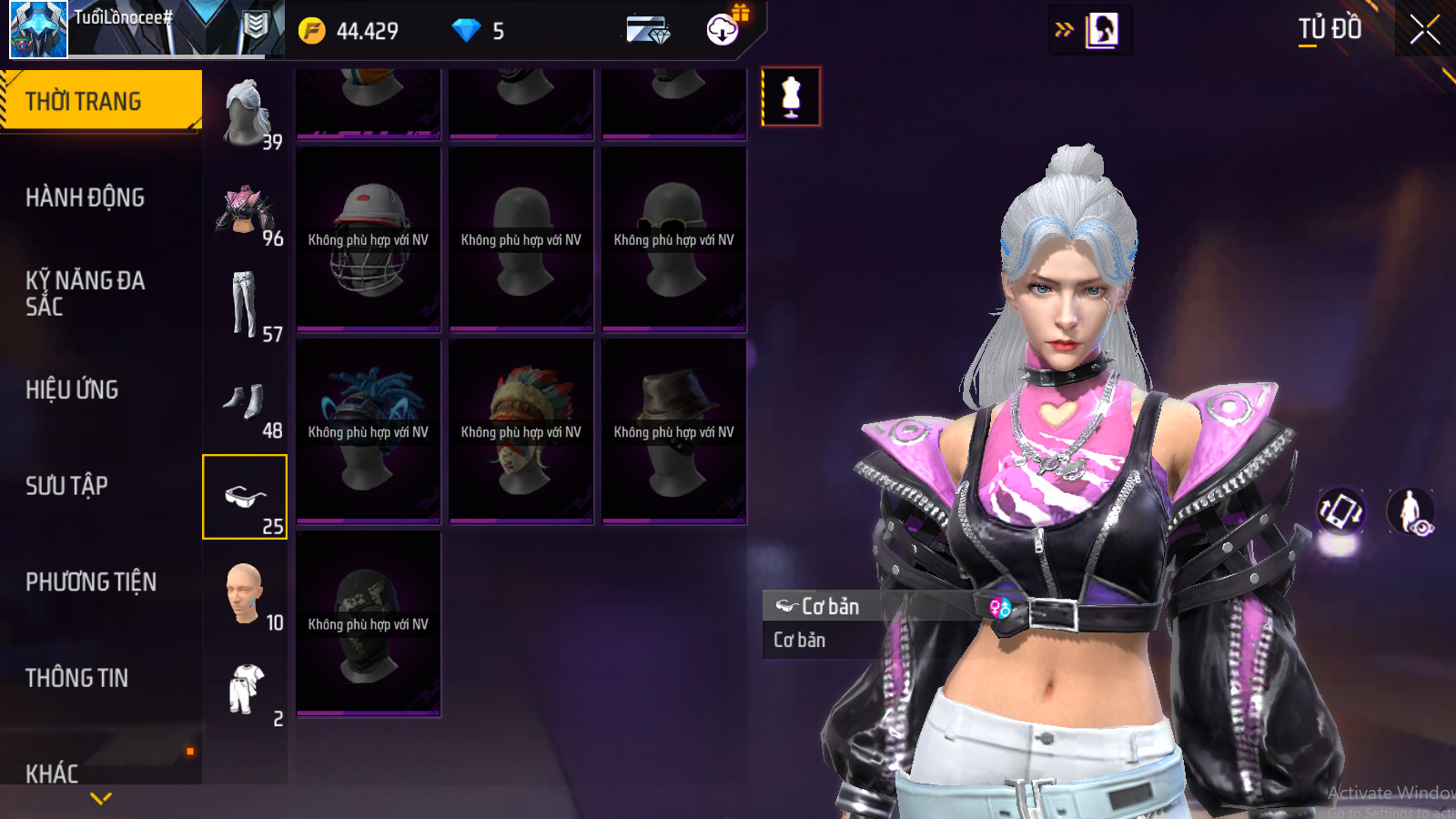
Task: Choose the feathered headdress mask item
Action: pos(521,431)
